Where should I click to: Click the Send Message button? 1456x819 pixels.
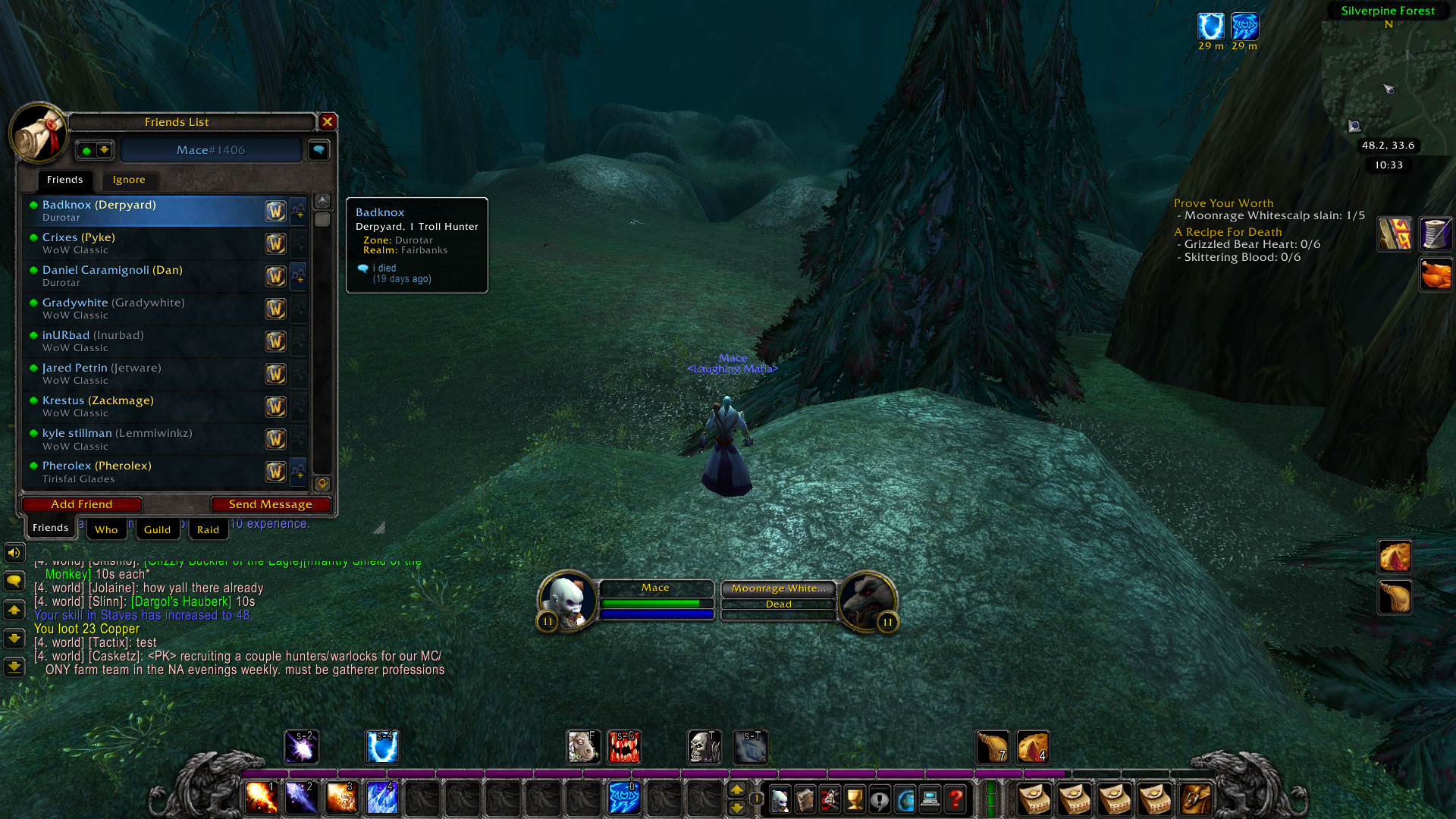[270, 504]
